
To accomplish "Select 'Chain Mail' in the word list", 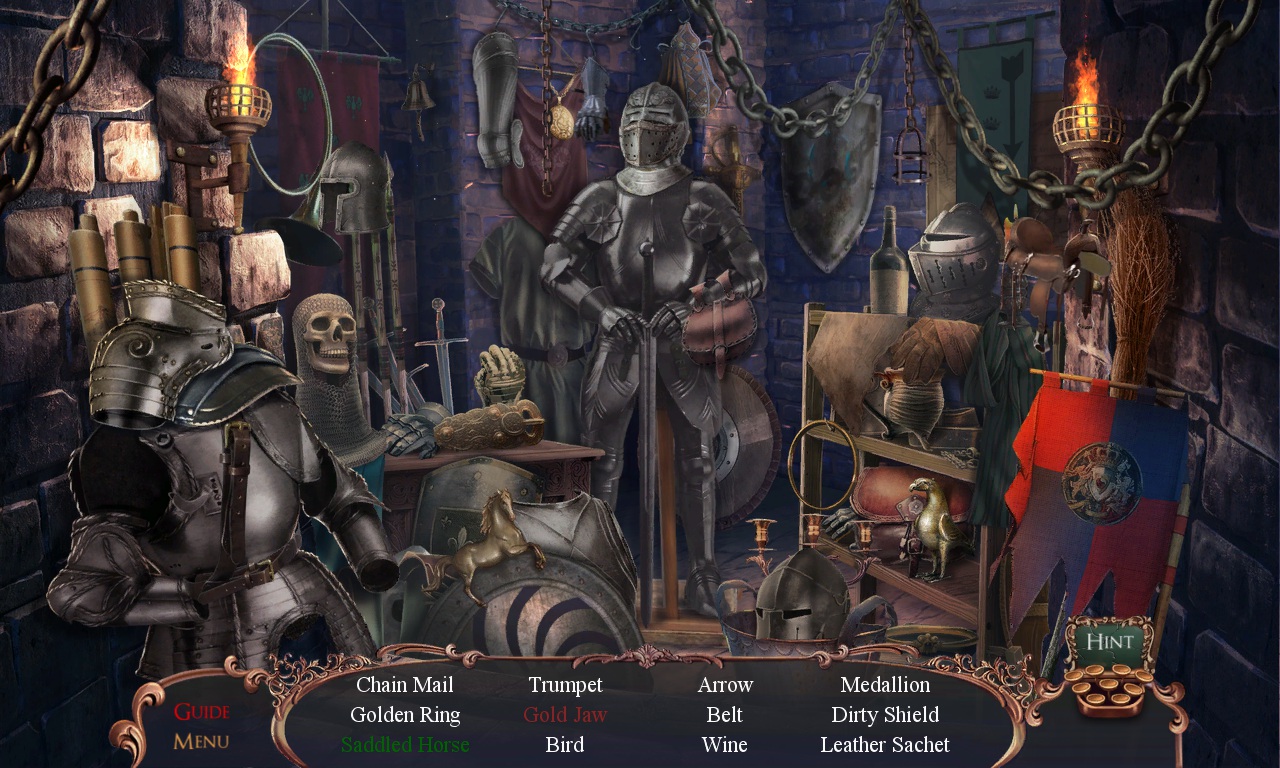I will click(x=404, y=685).
